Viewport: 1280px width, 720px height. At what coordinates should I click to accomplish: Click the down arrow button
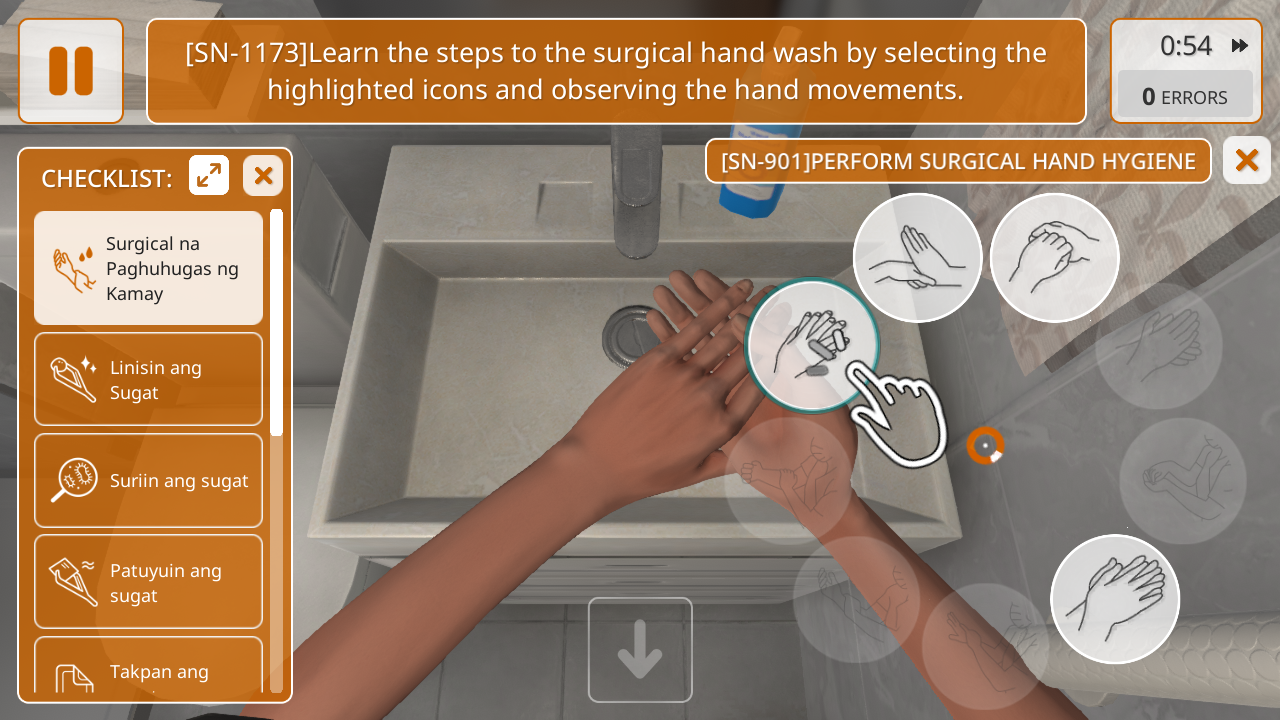[x=640, y=650]
